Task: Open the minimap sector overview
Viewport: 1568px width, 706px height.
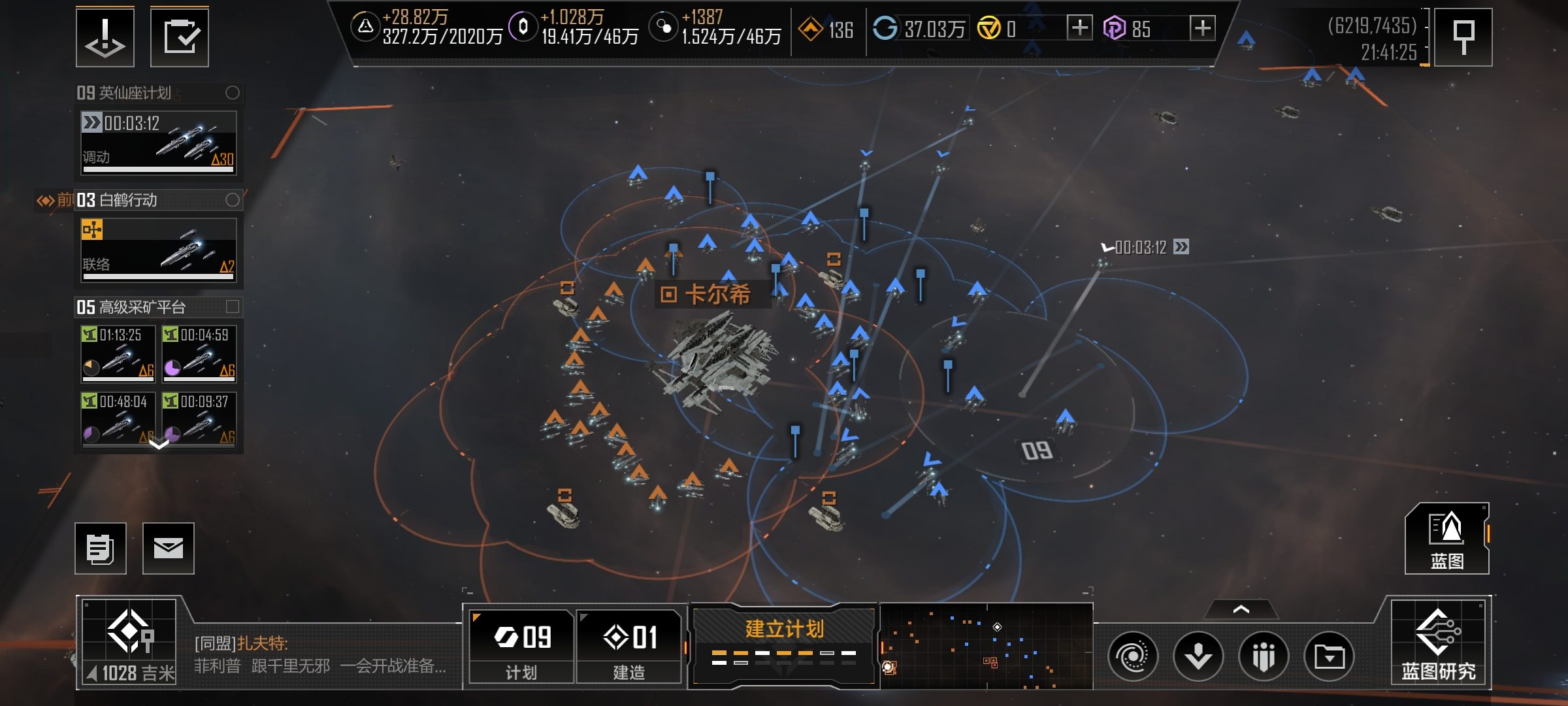Action: click(986, 646)
